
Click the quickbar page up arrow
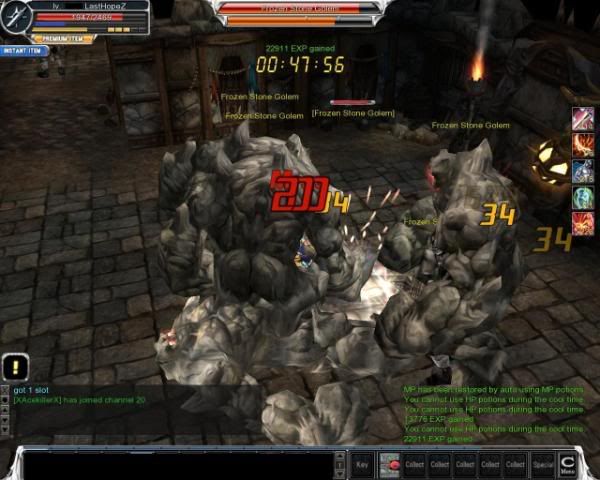344,456
